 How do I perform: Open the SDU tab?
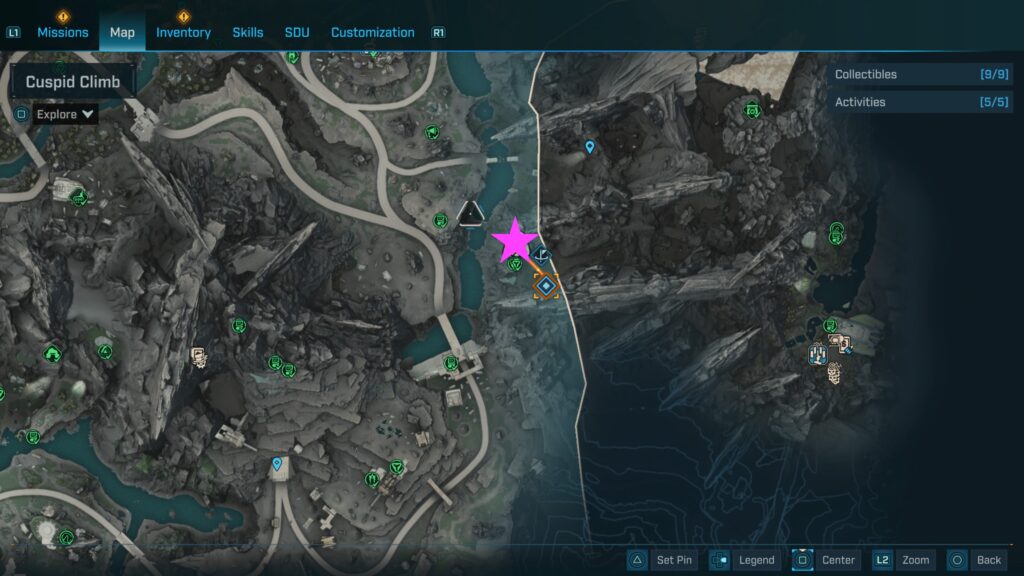point(297,32)
